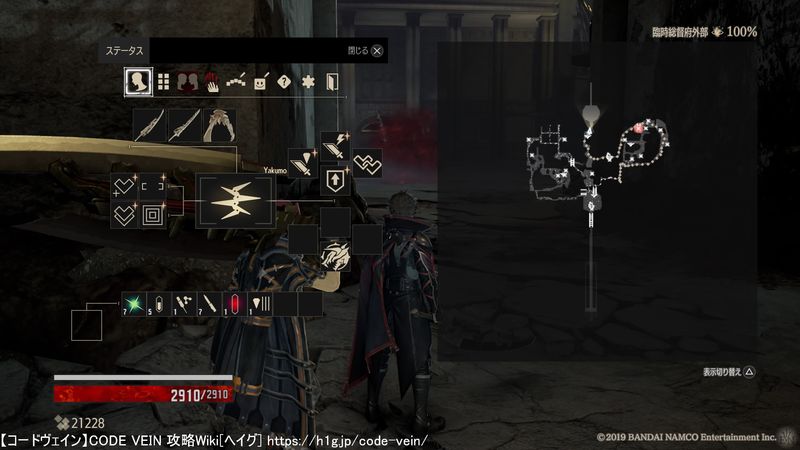Select the interlocked hearts gift icon

367,164
